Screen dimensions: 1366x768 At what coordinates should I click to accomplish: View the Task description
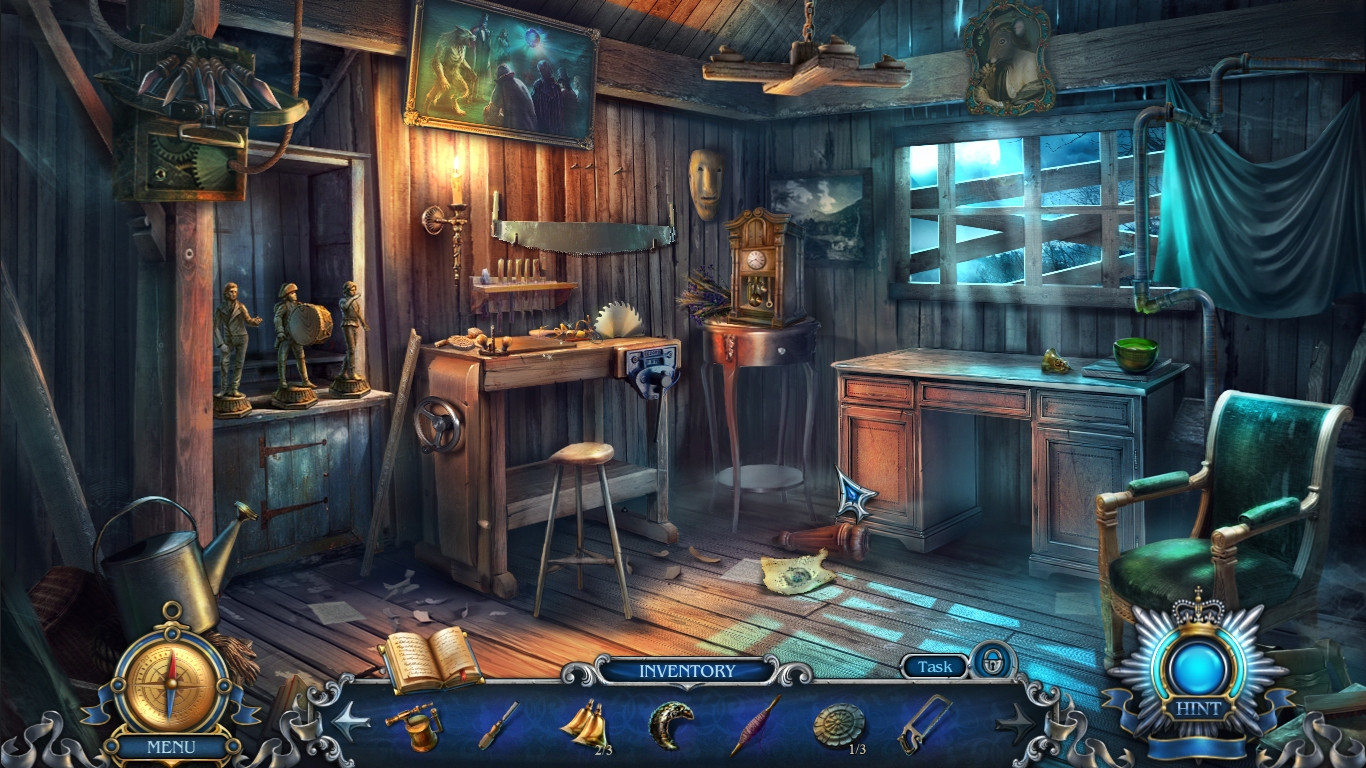pos(933,667)
